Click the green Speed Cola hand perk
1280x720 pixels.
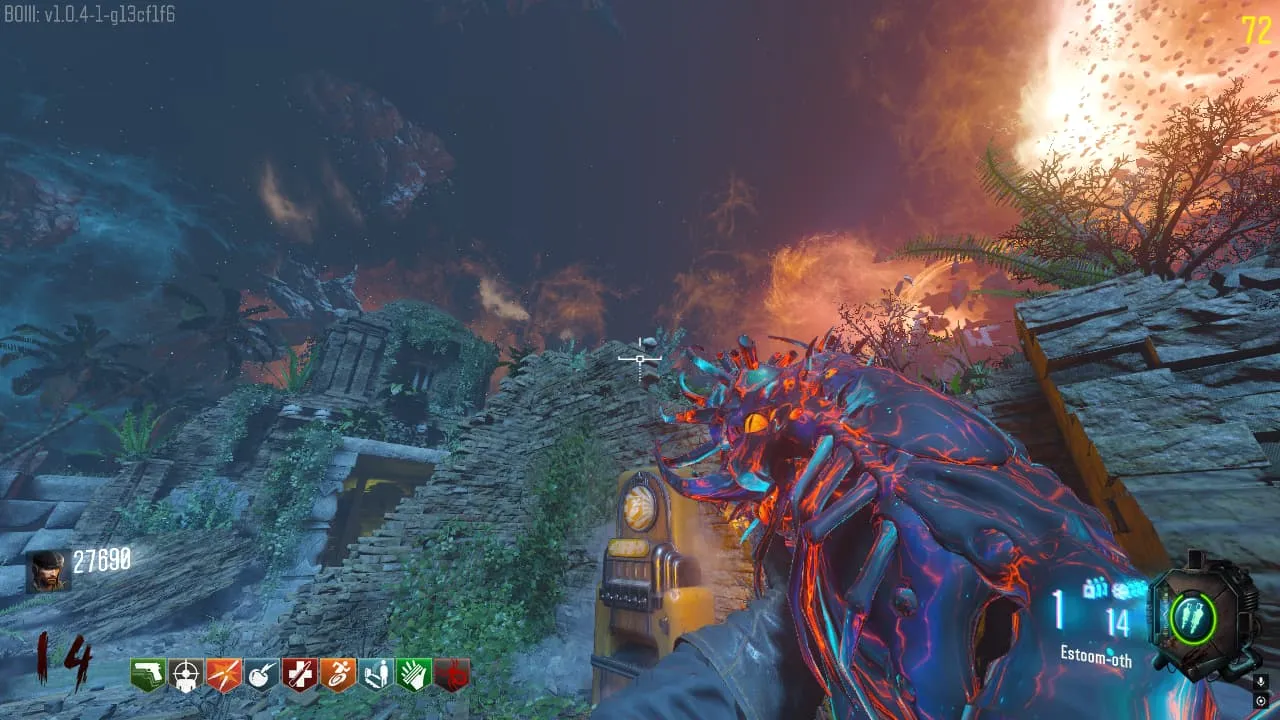414,675
